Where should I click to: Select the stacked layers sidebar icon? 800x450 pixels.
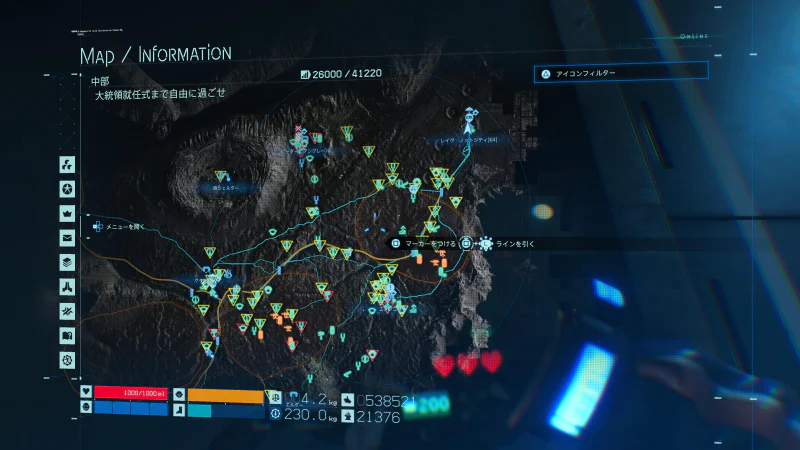click(68, 262)
